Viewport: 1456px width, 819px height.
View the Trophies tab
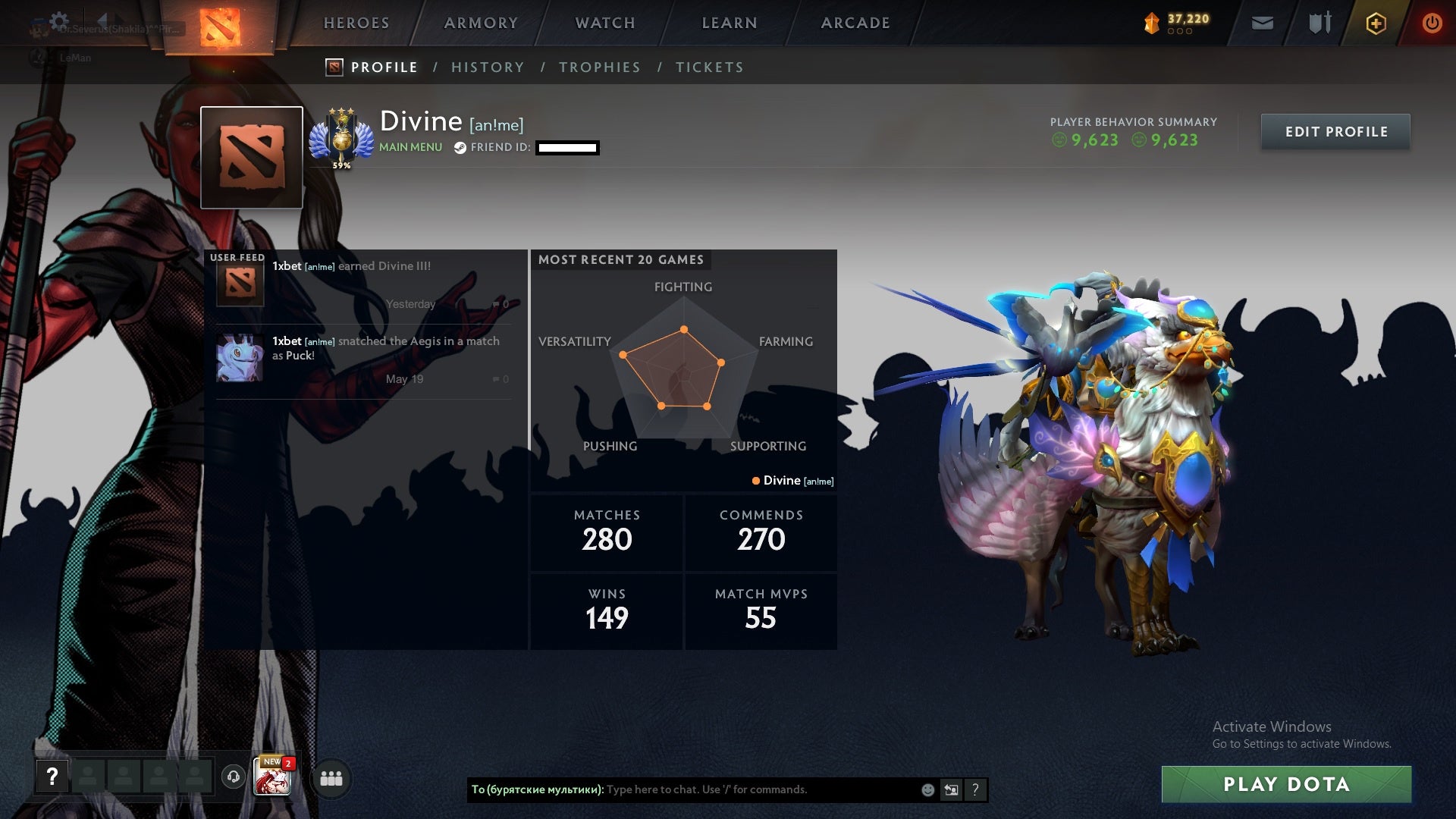click(599, 67)
